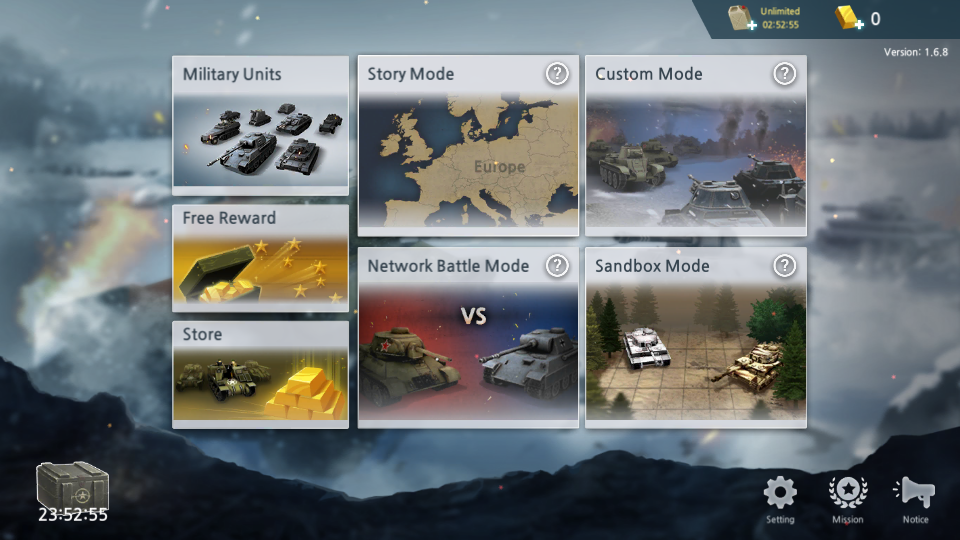
Task: Enter Story Mode Europe campaign
Action: (468, 160)
